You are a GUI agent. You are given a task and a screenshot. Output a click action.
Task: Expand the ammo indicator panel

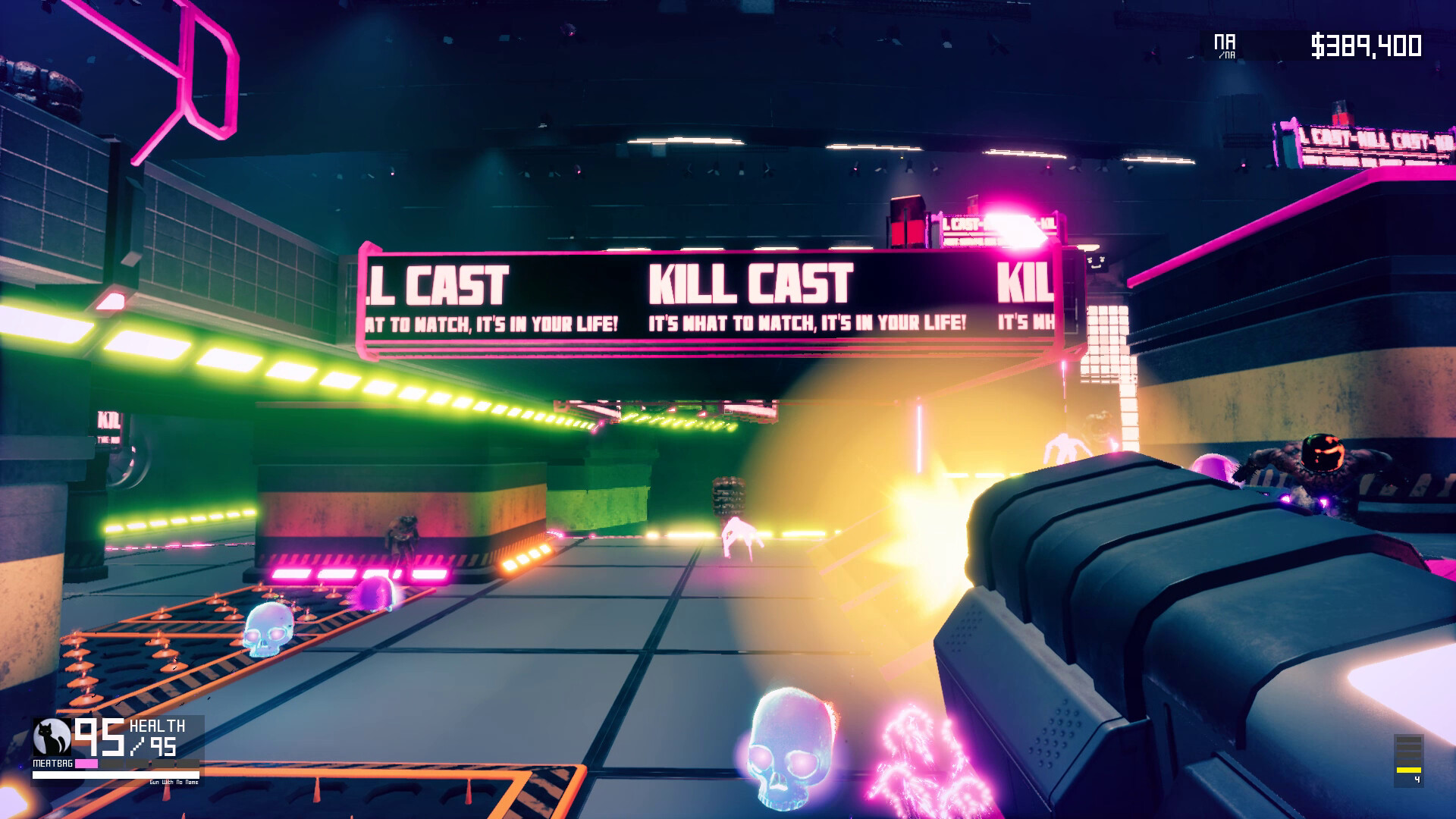pyautogui.click(x=1409, y=760)
